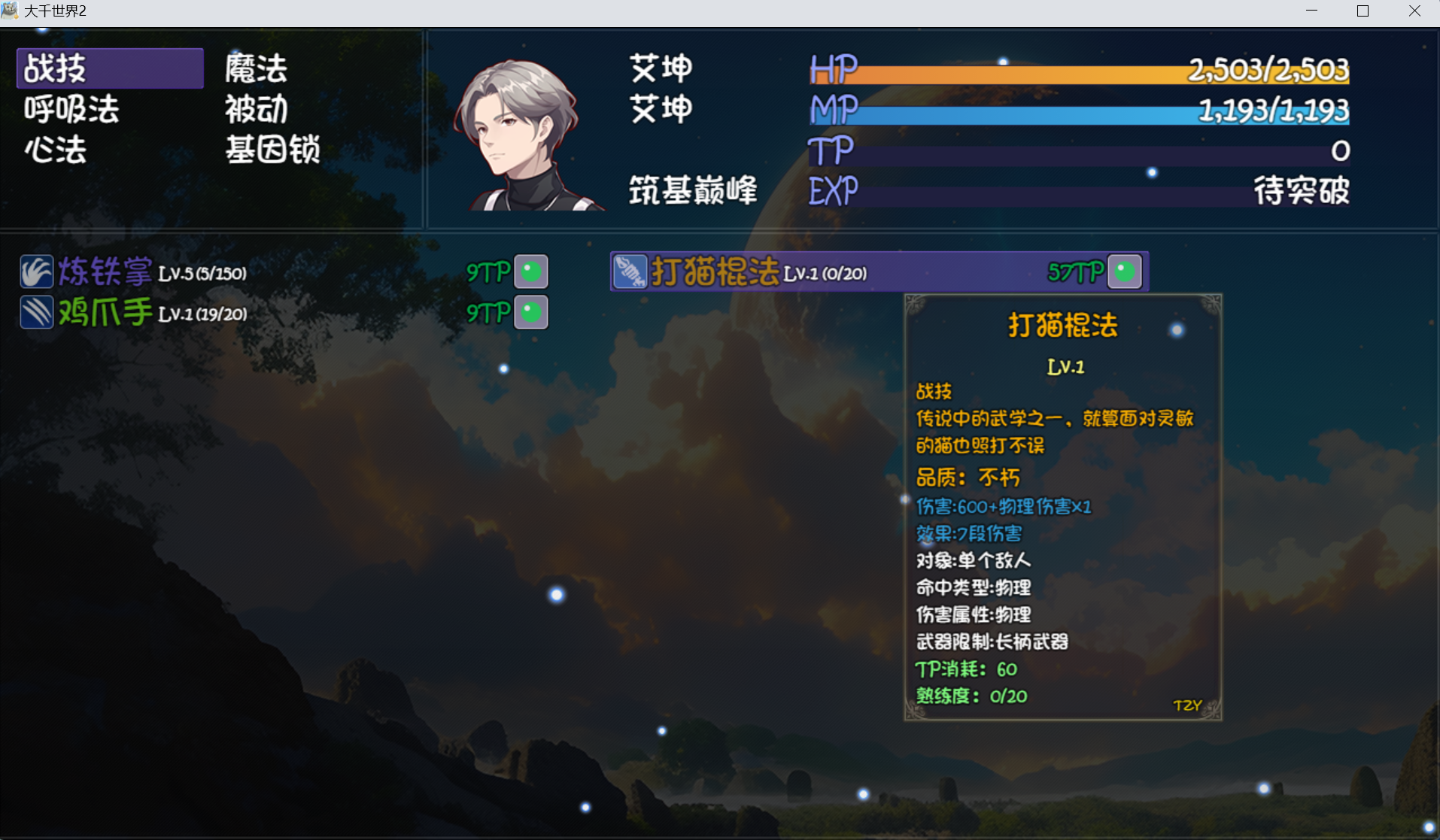Screen dimensions: 1440x840
Task: Toggle the green orb beside 鸡爪手
Action: [x=532, y=313]
